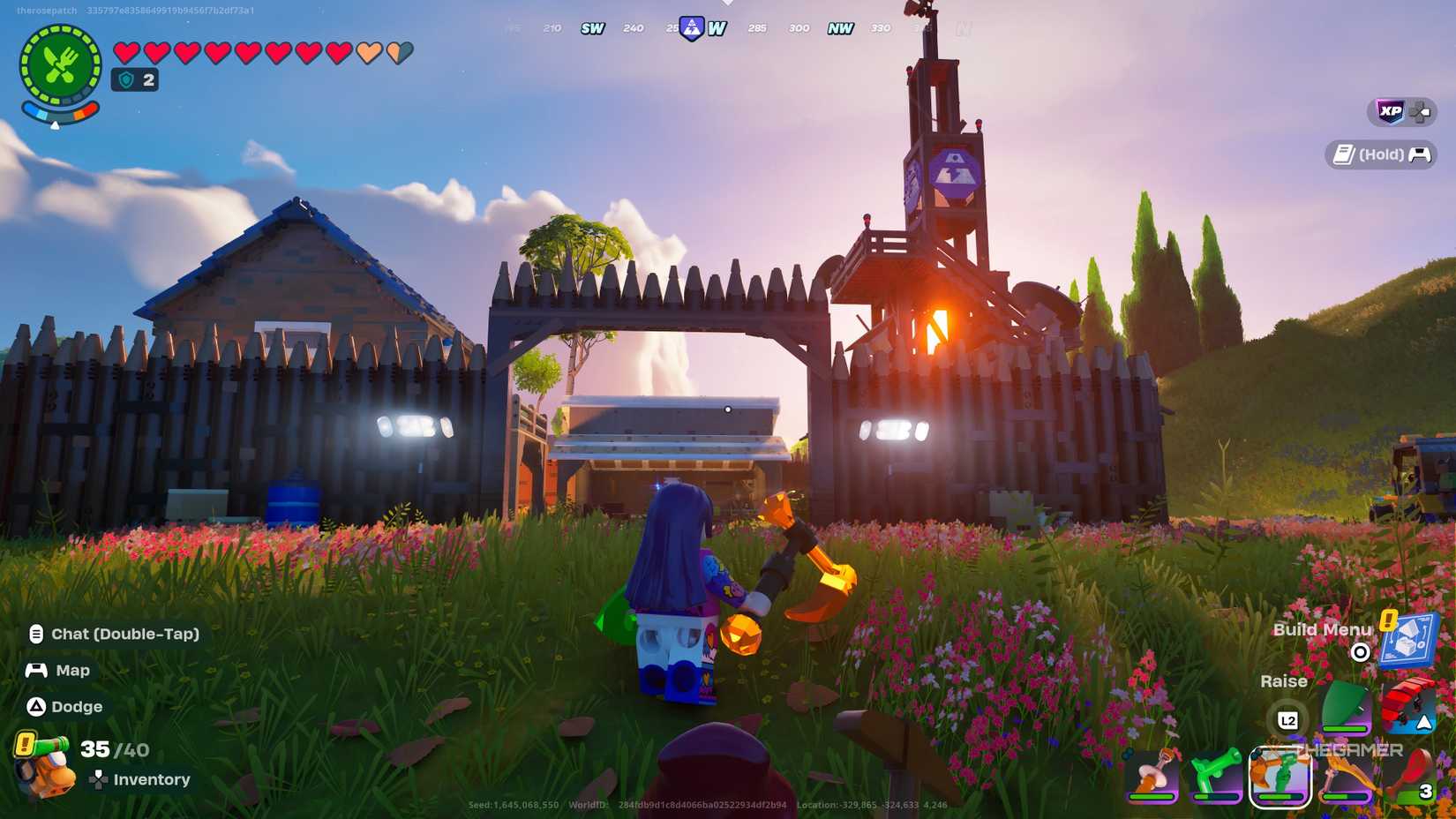Click the shield armor counter showing 2
Viewport: 1456px width, 819px height.
[135, 81]
